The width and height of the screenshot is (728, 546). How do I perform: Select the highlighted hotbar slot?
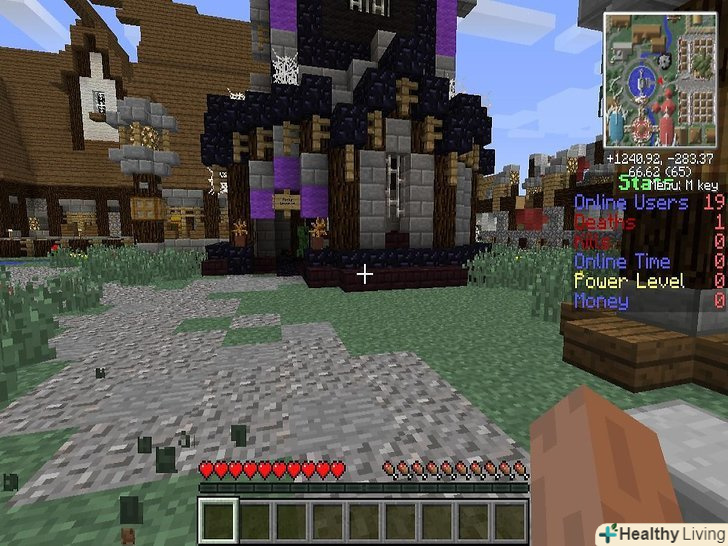point(218,520)
